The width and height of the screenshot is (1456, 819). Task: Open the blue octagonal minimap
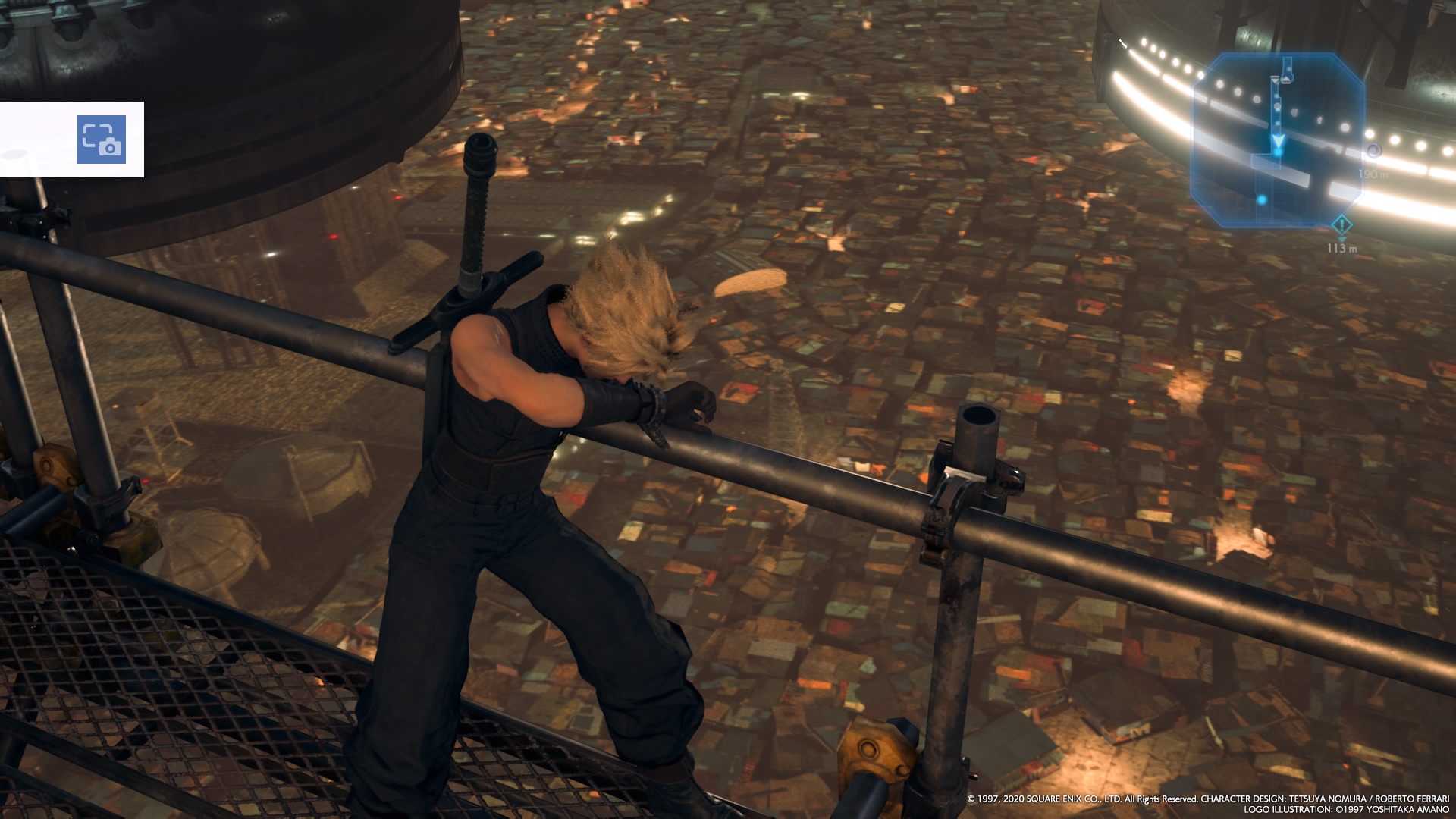[1278, 140]
